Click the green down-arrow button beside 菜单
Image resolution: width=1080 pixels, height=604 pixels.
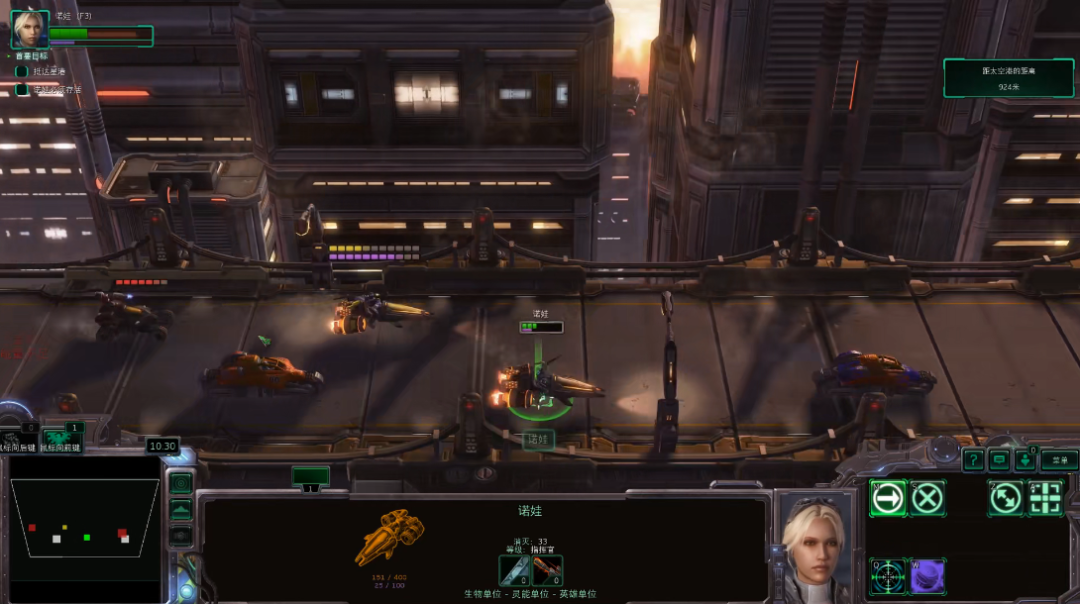pos(1025,460)
